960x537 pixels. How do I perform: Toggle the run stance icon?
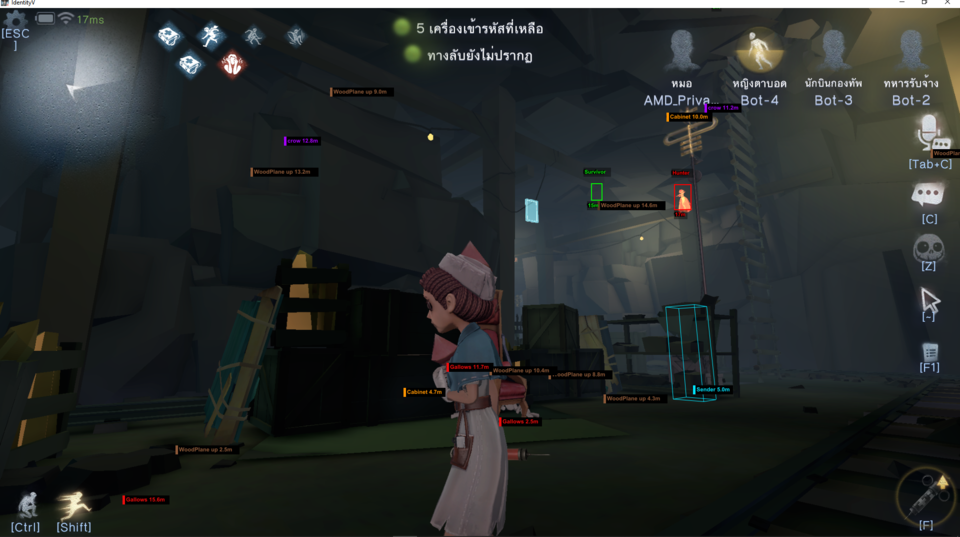coord(74,505)
